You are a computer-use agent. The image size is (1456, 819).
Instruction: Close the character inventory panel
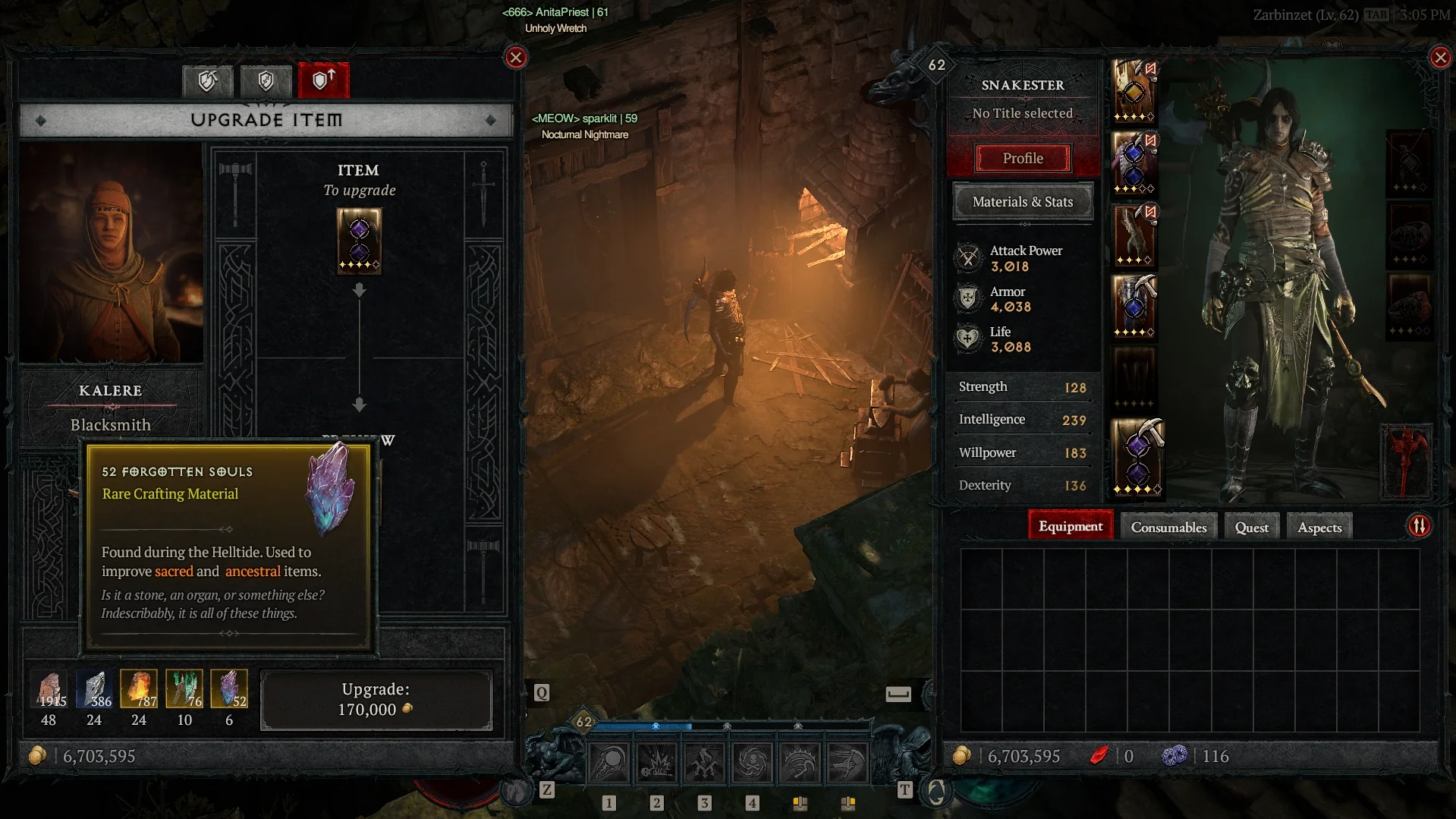pos(1440,58)
